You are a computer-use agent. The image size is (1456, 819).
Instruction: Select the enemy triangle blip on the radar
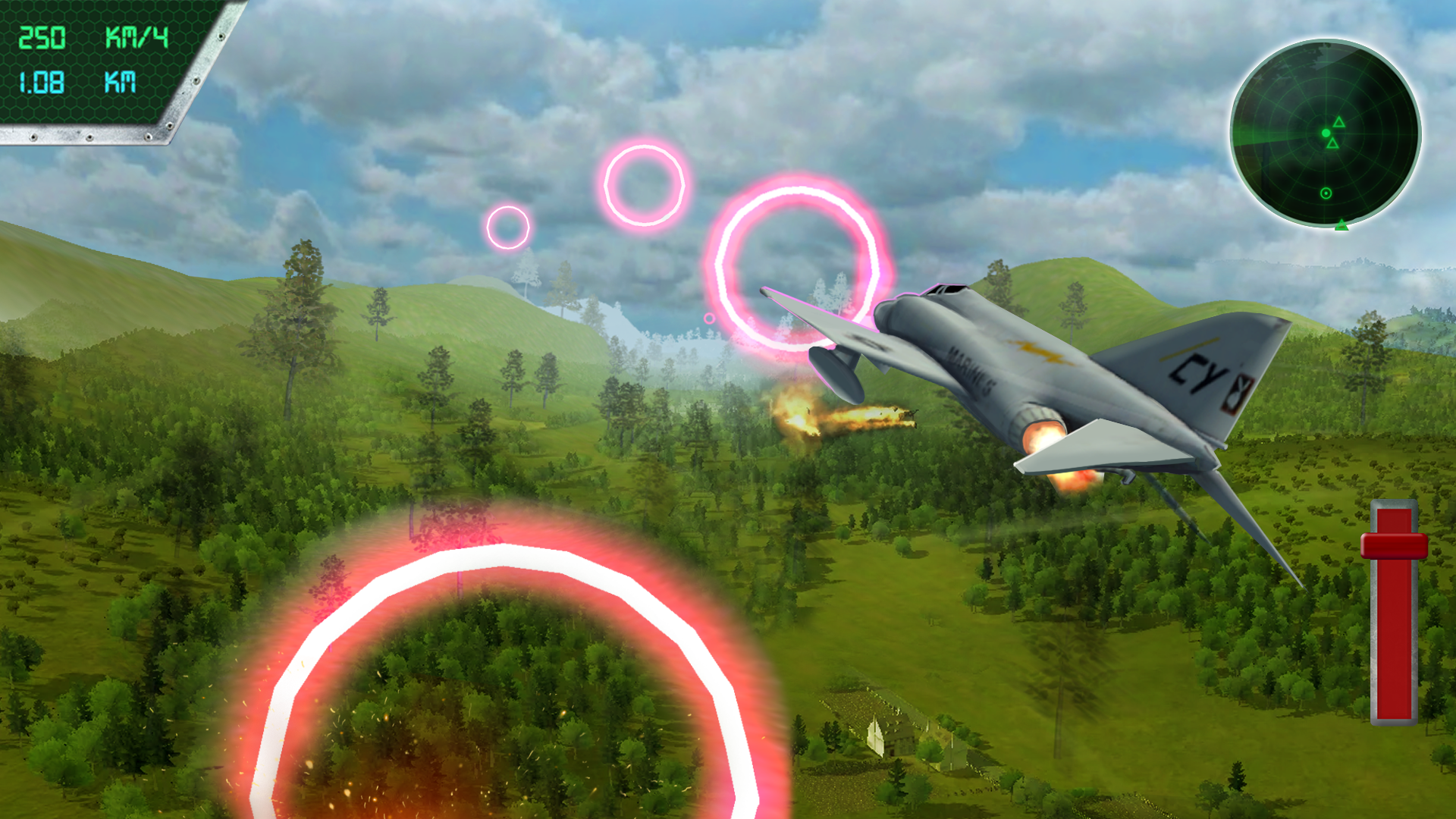(x=1339, y=122)
